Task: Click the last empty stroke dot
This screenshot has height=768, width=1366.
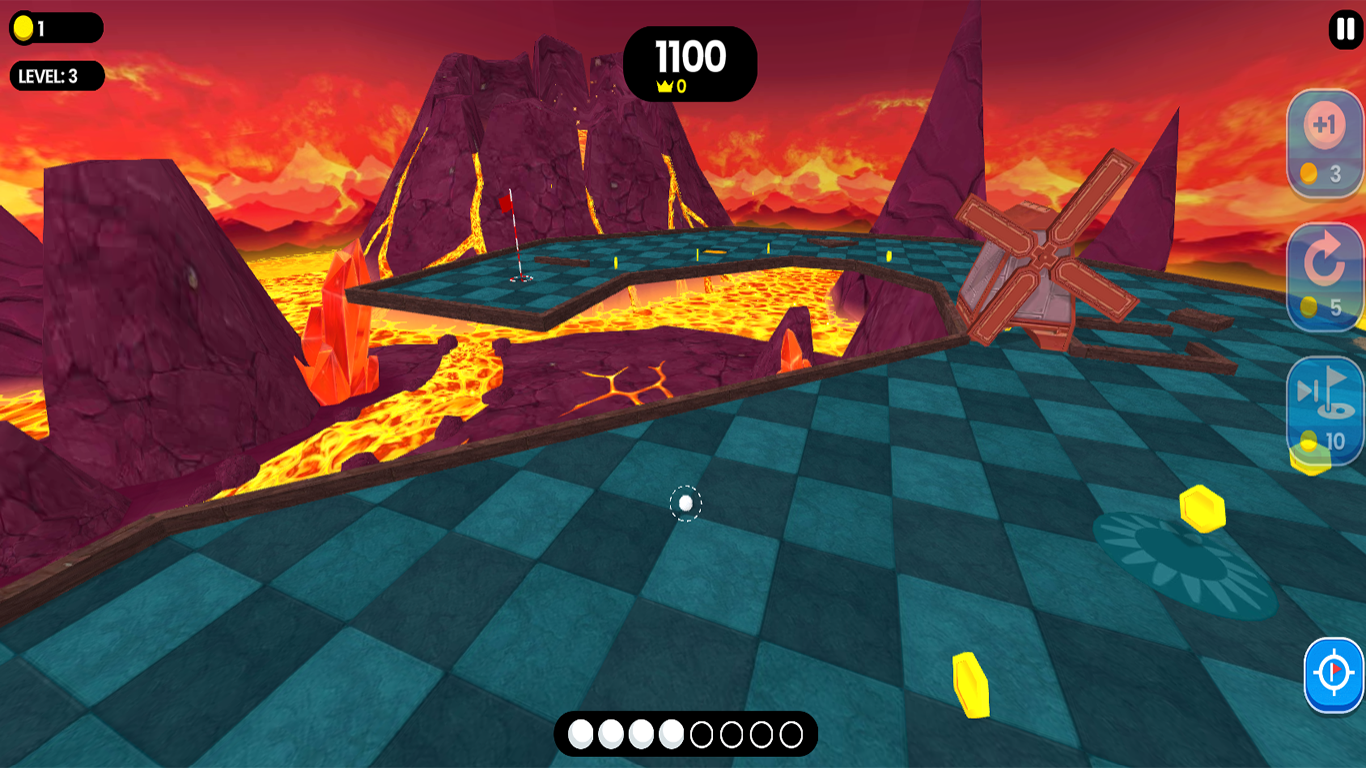Action: pyautogui.click(x=791, y=733)
